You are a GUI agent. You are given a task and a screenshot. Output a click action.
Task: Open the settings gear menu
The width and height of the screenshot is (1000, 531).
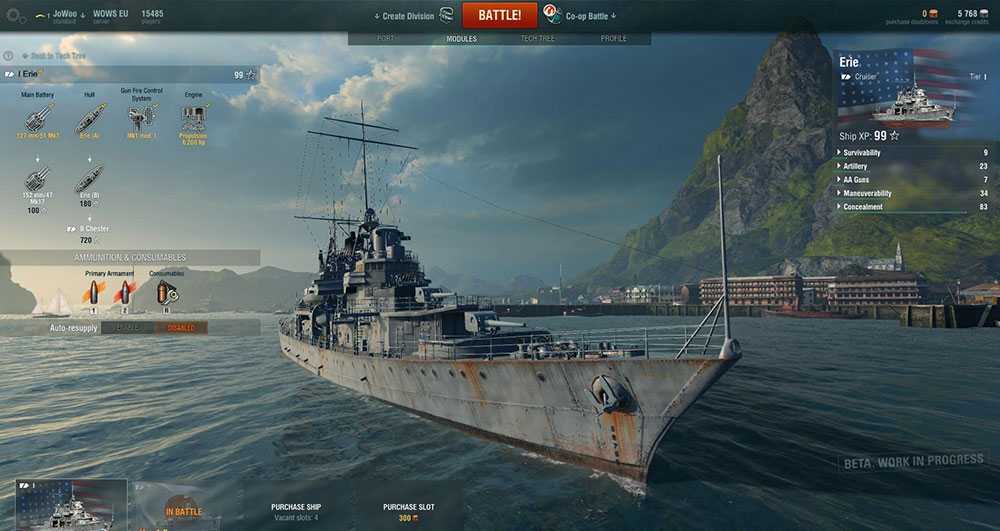(x=14, y=16)
